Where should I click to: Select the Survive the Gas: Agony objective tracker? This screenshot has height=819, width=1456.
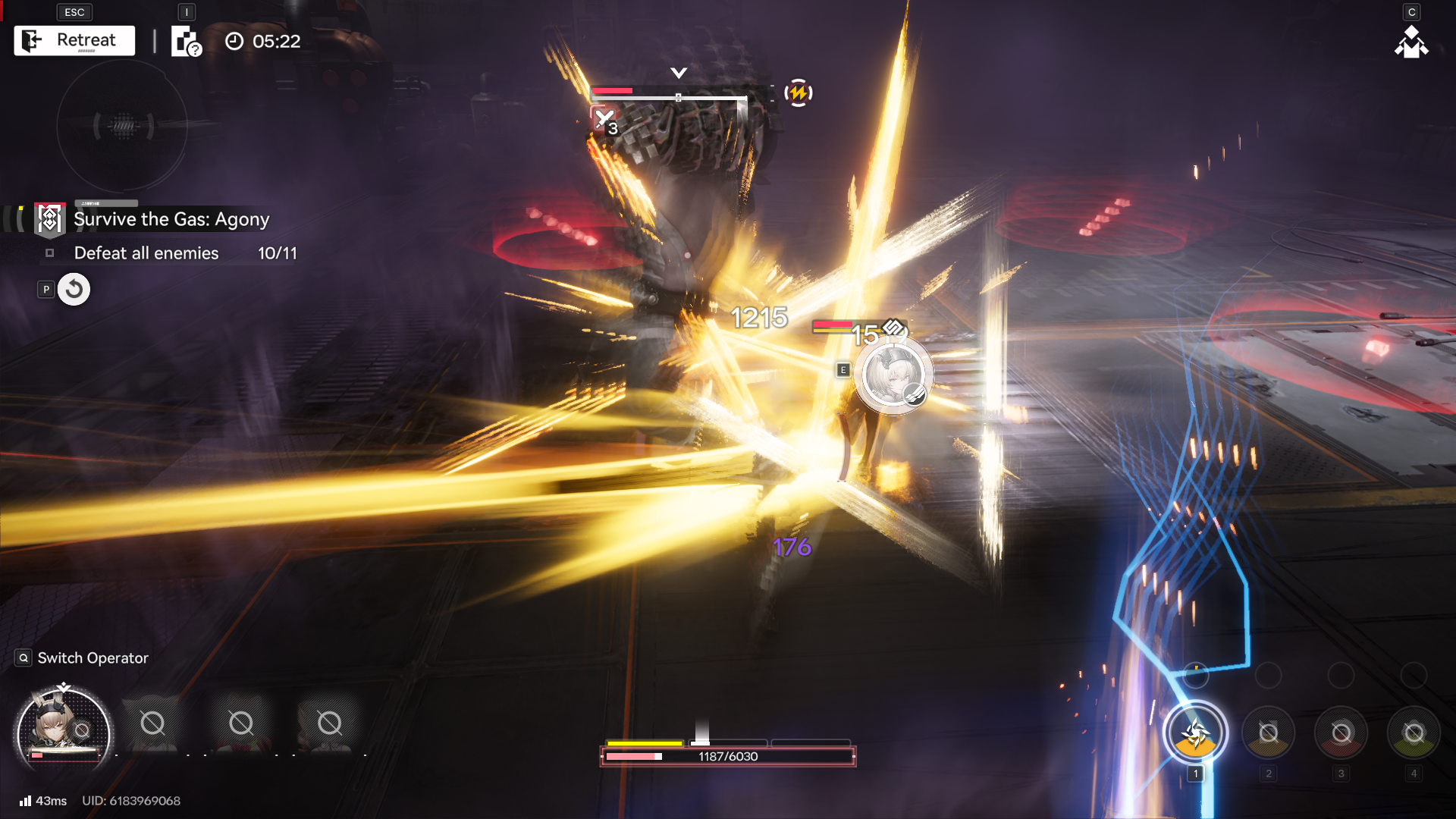pyautogui.click(x=171, y=219)
